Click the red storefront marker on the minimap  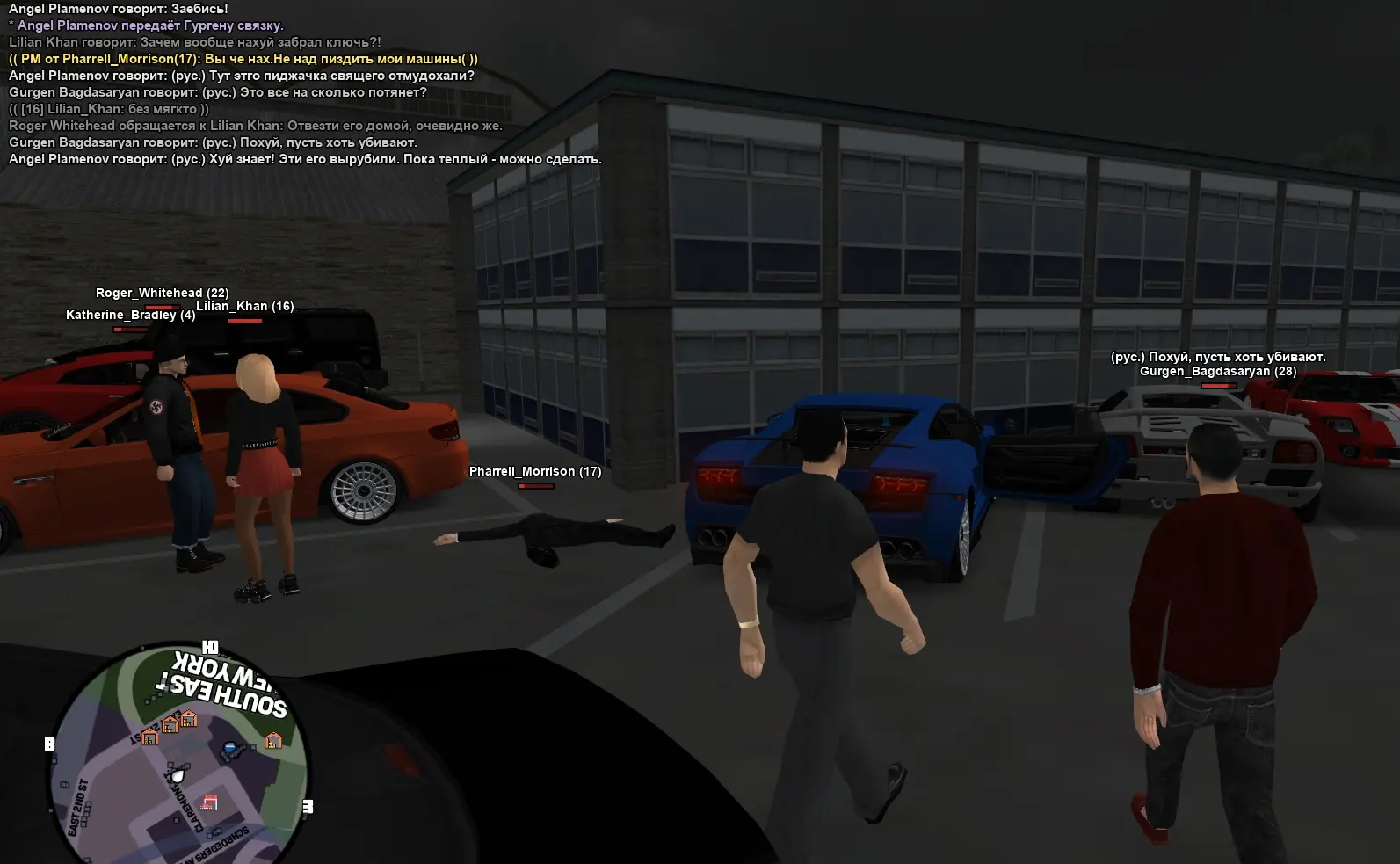click(x=209, y=802)
